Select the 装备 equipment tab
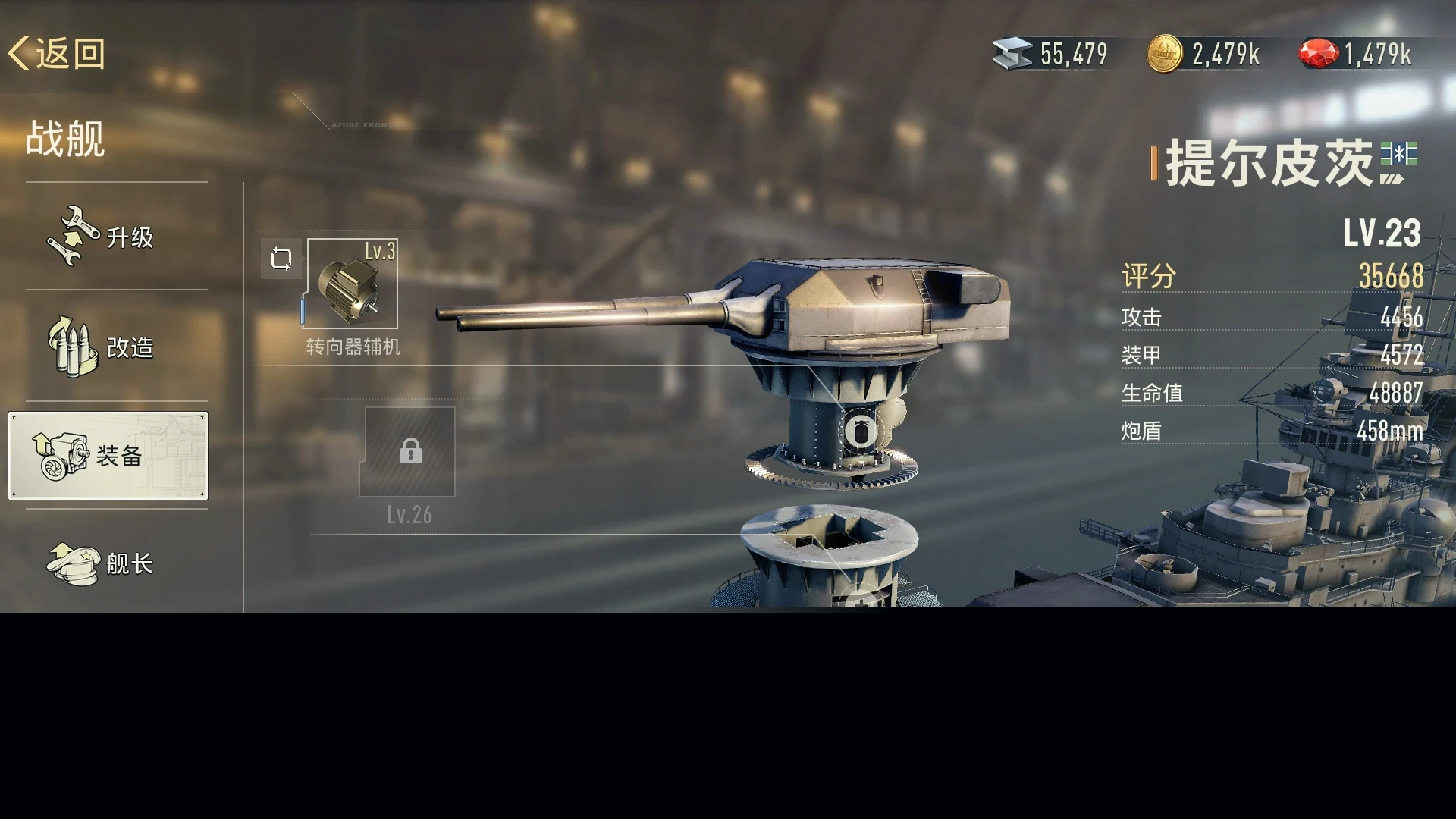 (108, 456)
